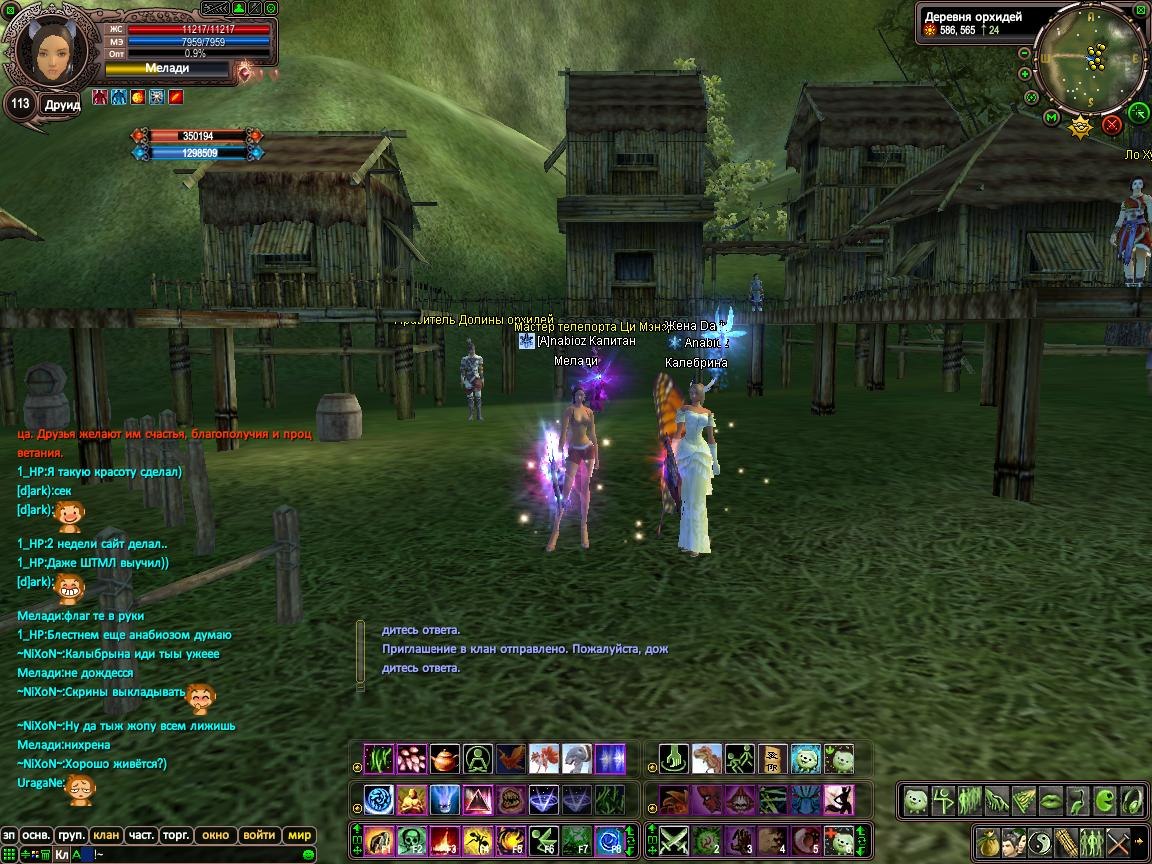Use the green skull skill on F2
The image size is (1152, 864).
[x=412, y=840]
